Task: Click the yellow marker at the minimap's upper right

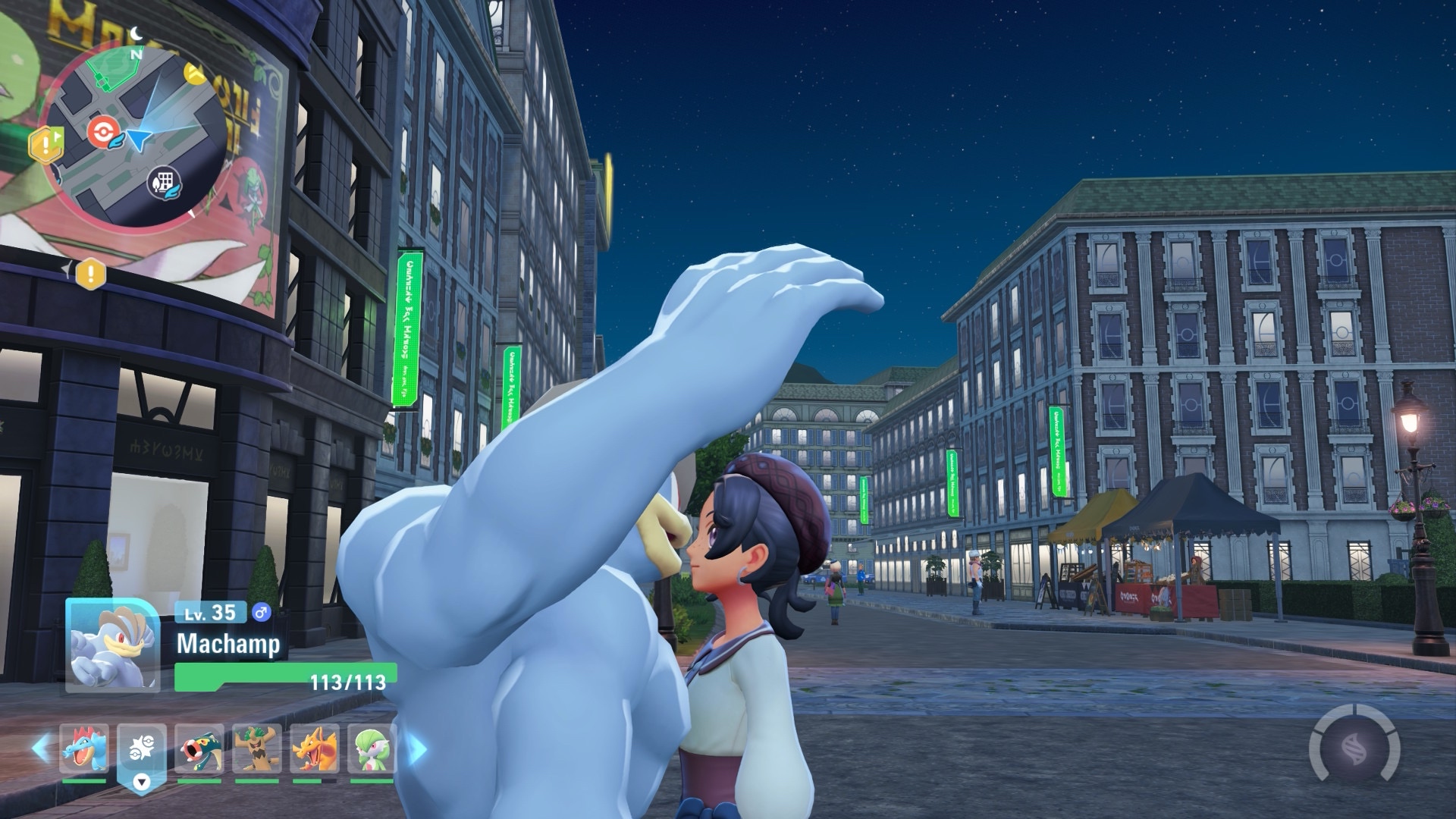Action: tap(196, 74)
